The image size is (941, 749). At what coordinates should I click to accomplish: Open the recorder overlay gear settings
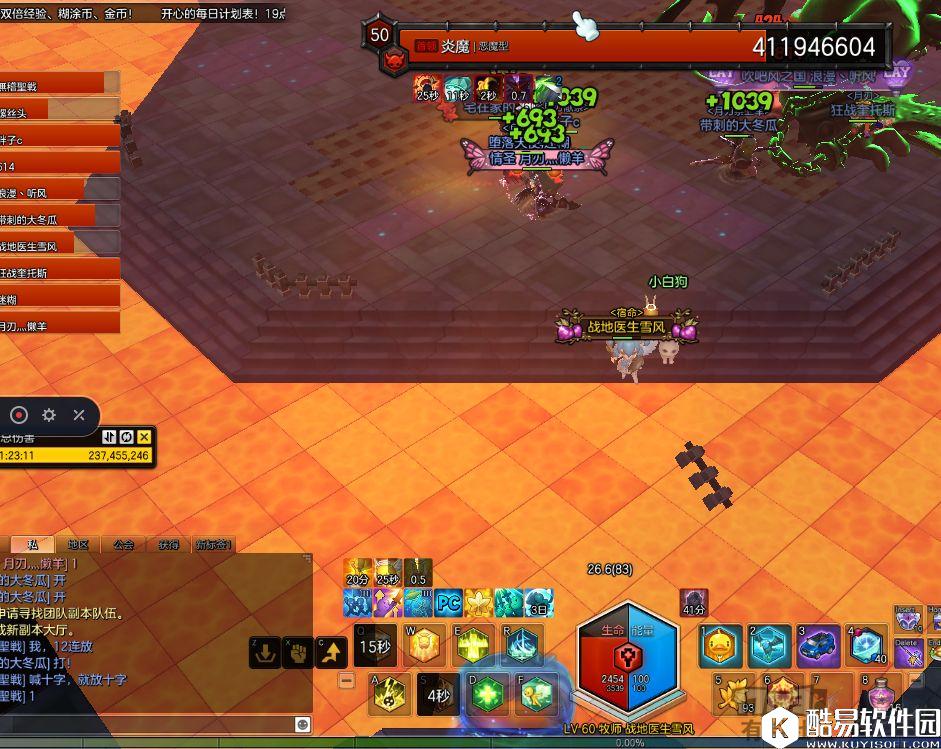(x=49, y=414)
